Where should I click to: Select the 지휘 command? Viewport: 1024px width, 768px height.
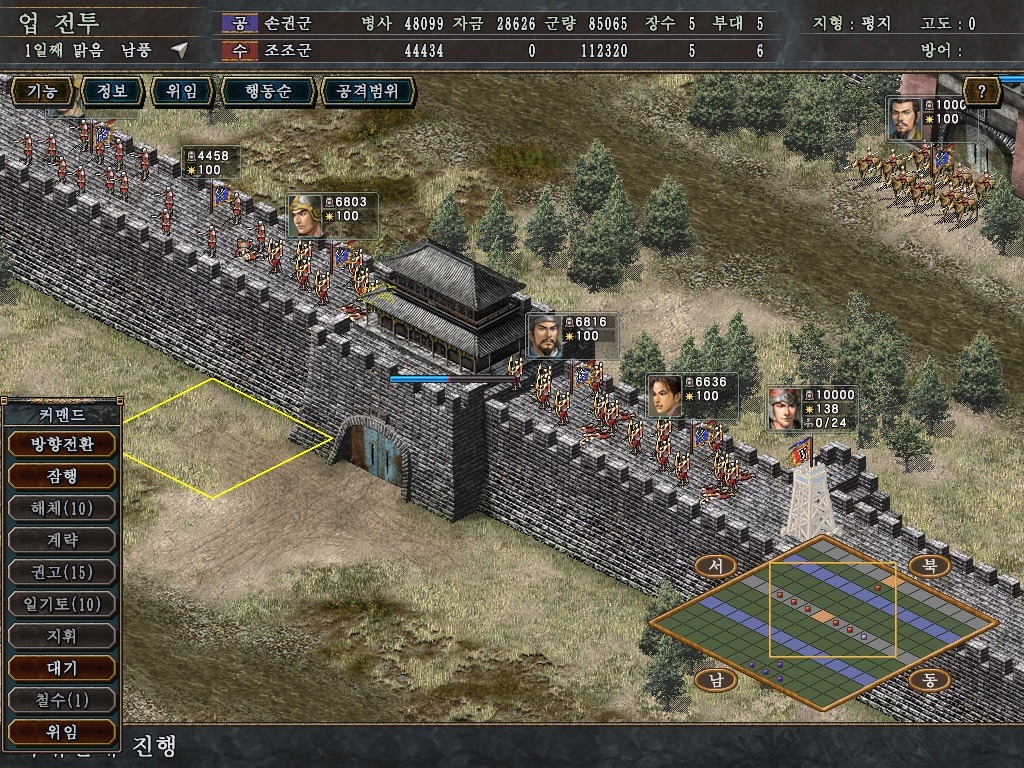(61, 635)
